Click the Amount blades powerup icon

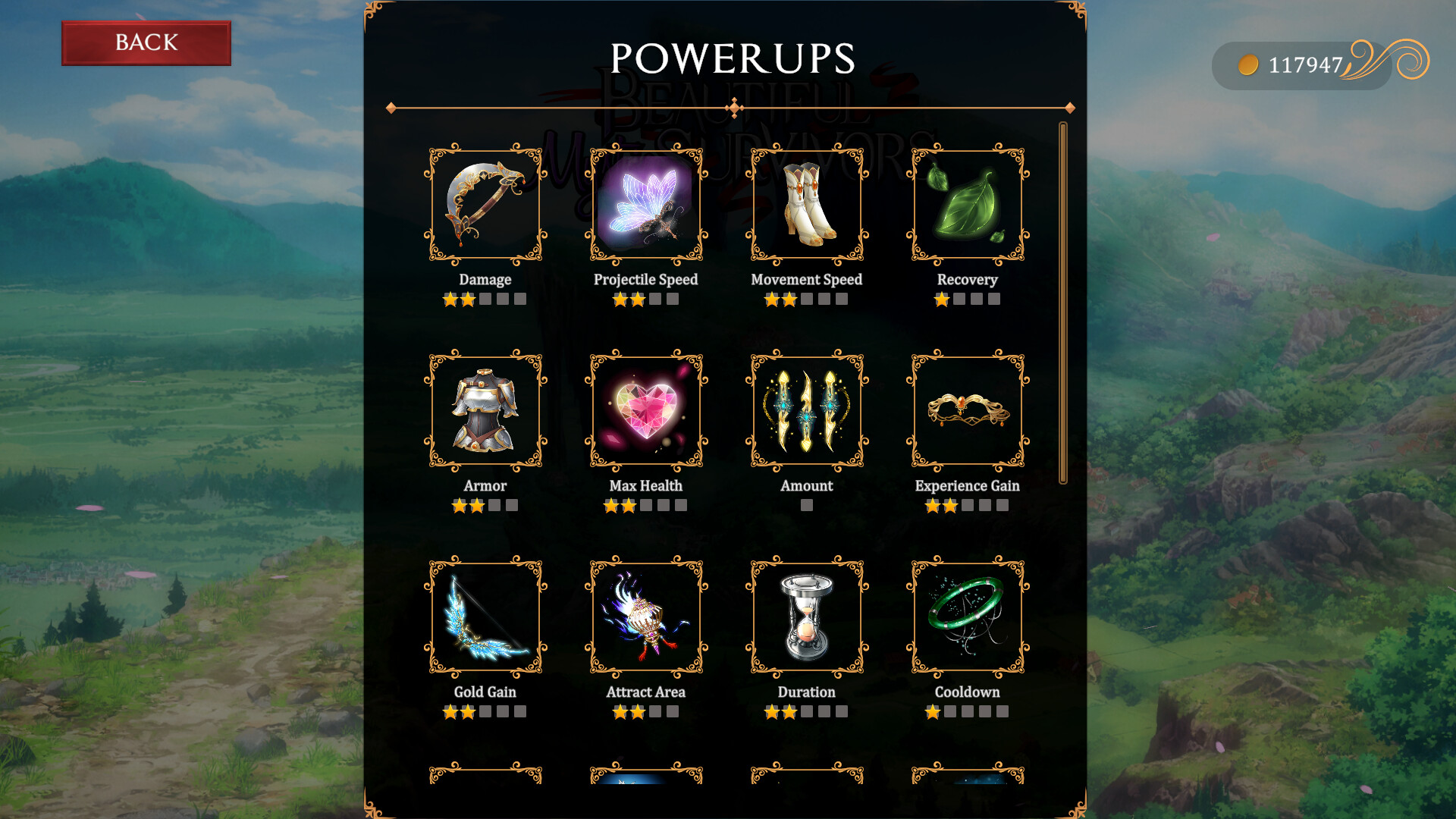(806, 412)
